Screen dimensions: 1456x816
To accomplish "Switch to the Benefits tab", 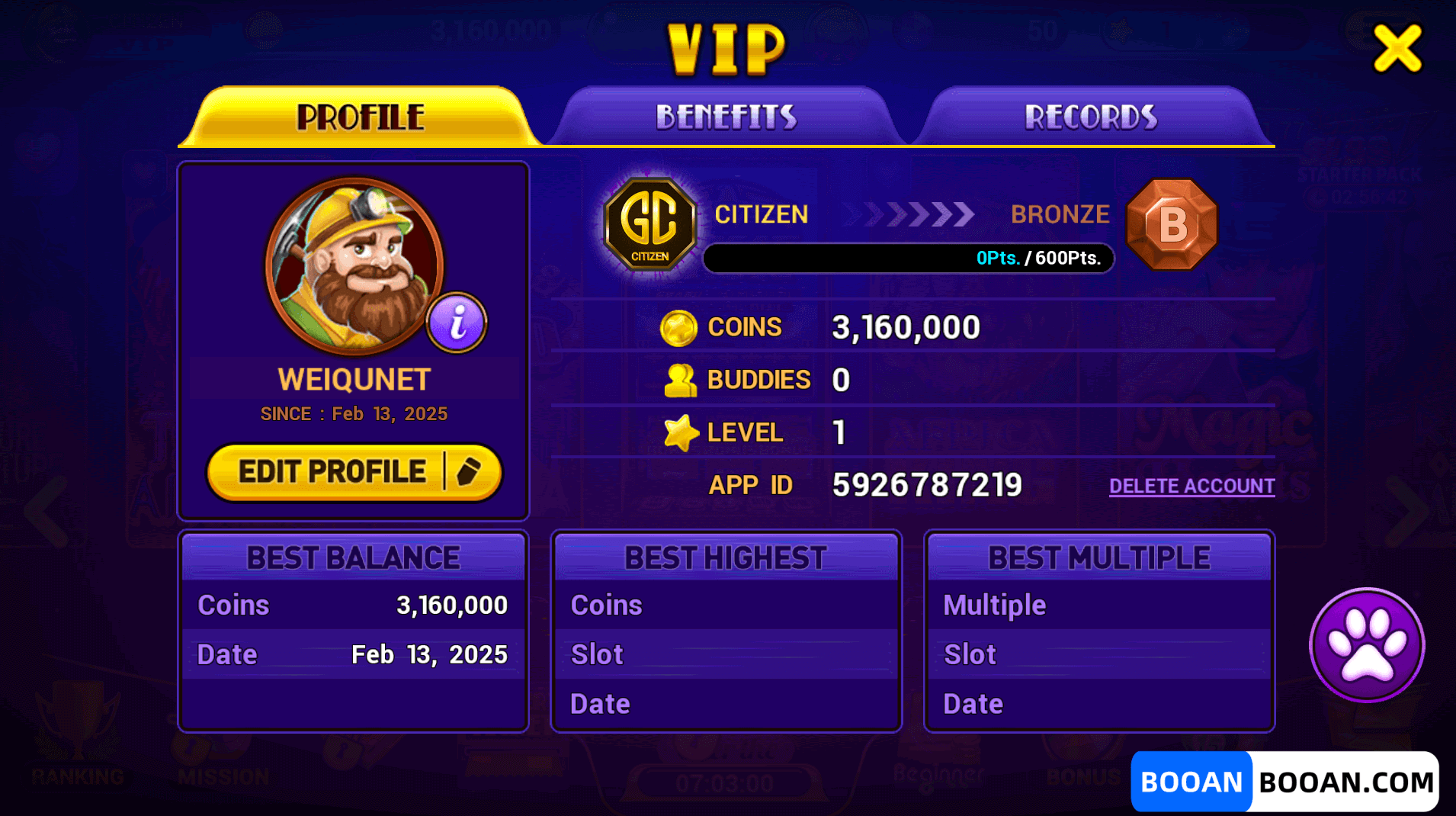I will [x=726, y=117].
